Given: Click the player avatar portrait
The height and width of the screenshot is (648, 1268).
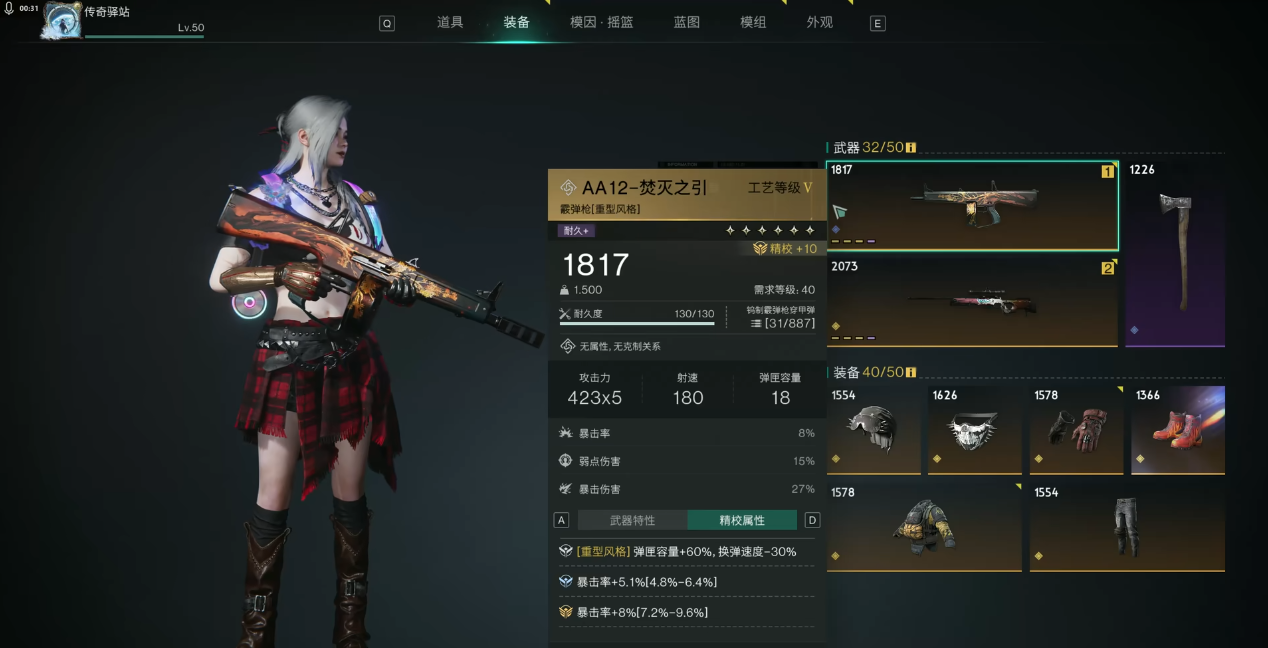Looking at the screenshot, I should click(62, 20).
